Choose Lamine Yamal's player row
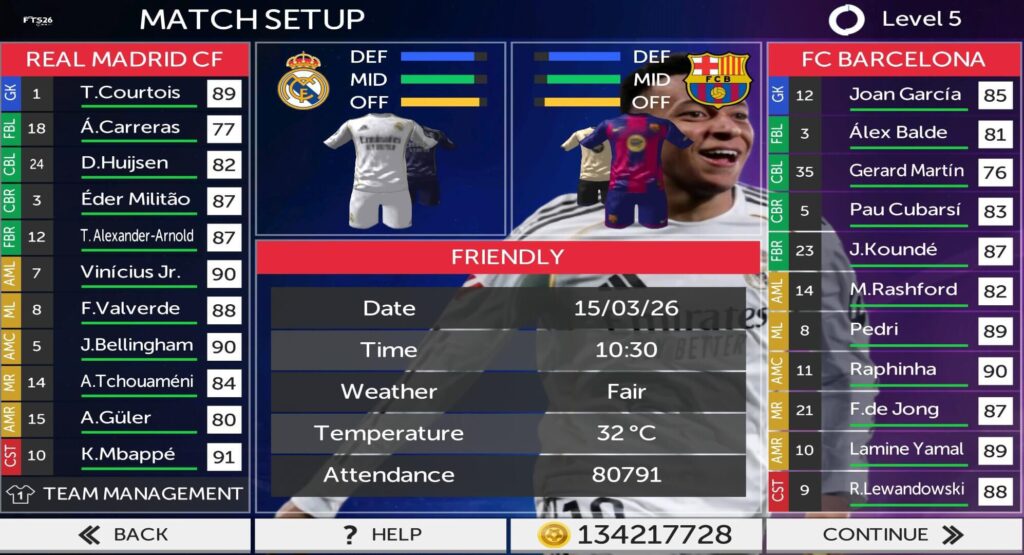1024x555 pixels. tap(906, 450)
